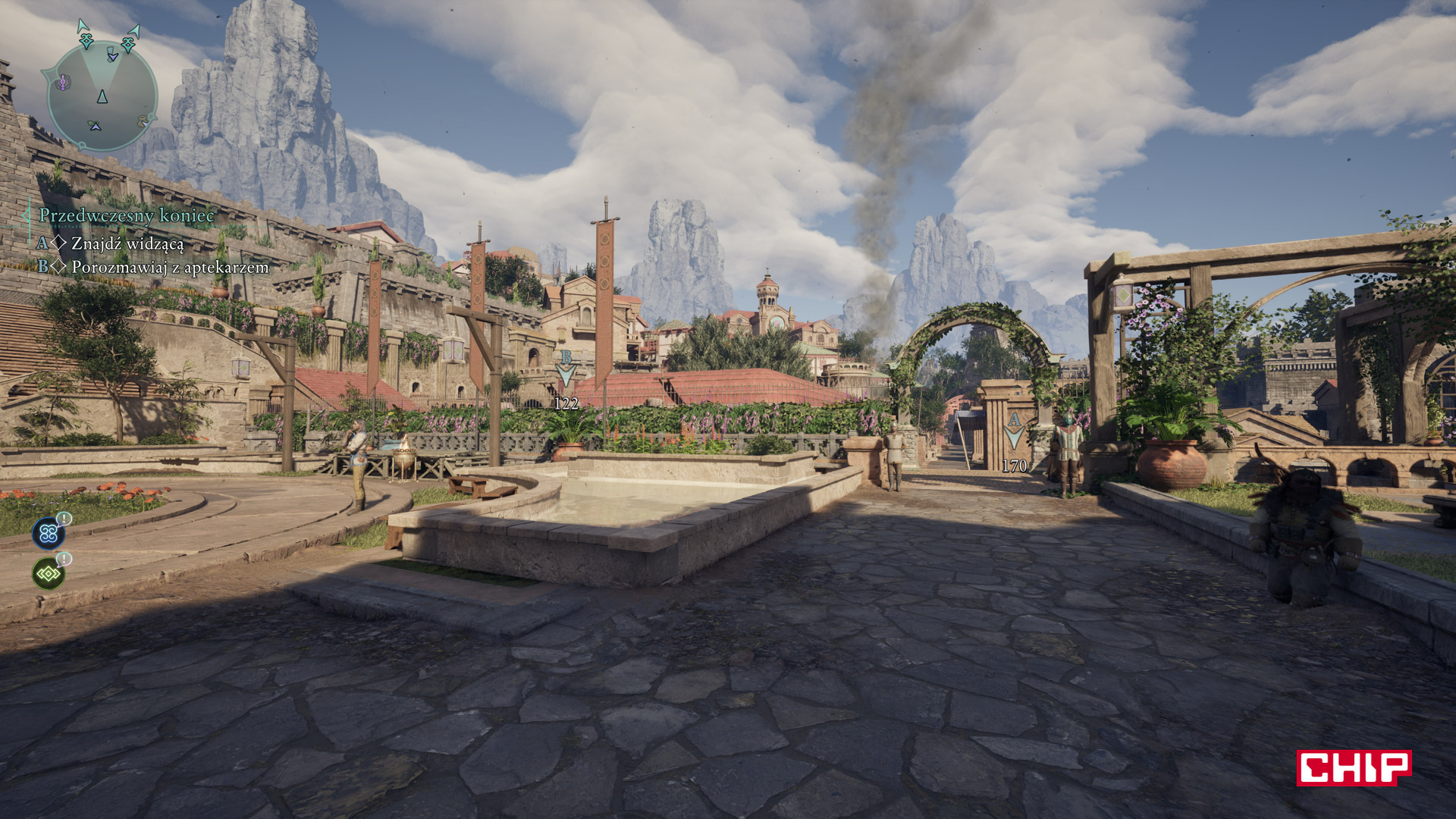
Task: Click the player position arrow on the minimap
Action: point(102,97)
